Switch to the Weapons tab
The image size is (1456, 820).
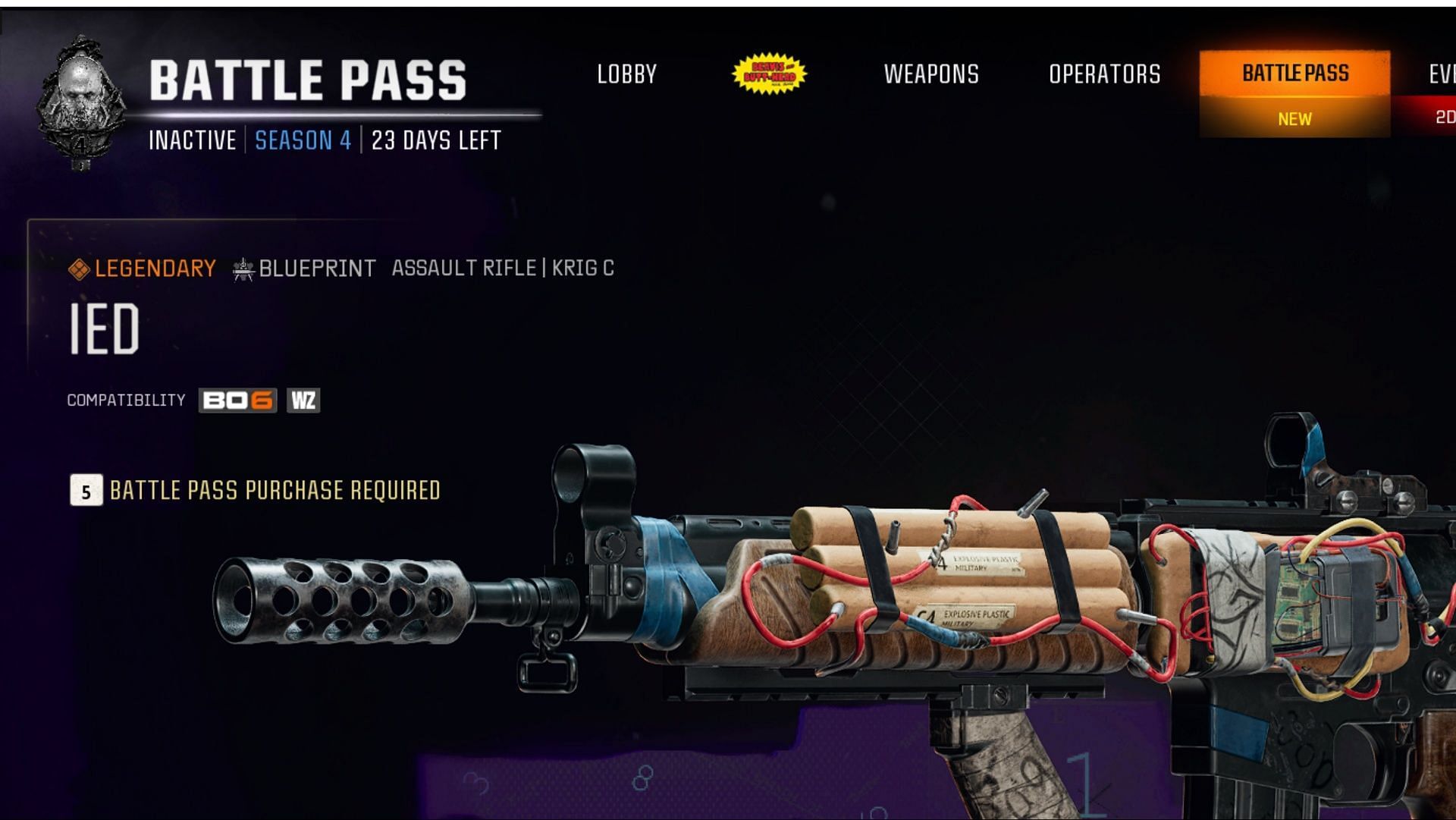(931, 74)
